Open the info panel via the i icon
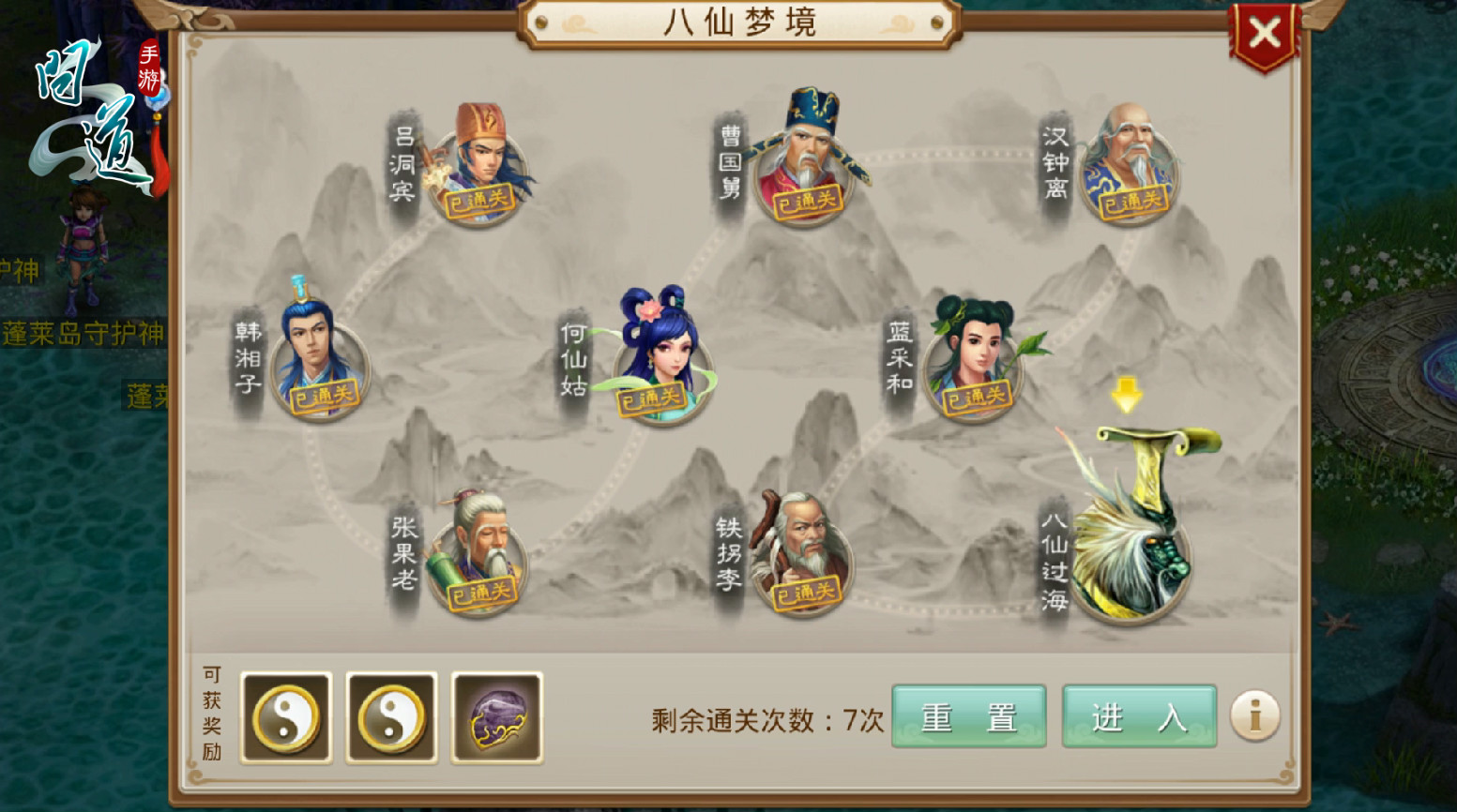1457x812 pixels. (x=1254, y=715)
